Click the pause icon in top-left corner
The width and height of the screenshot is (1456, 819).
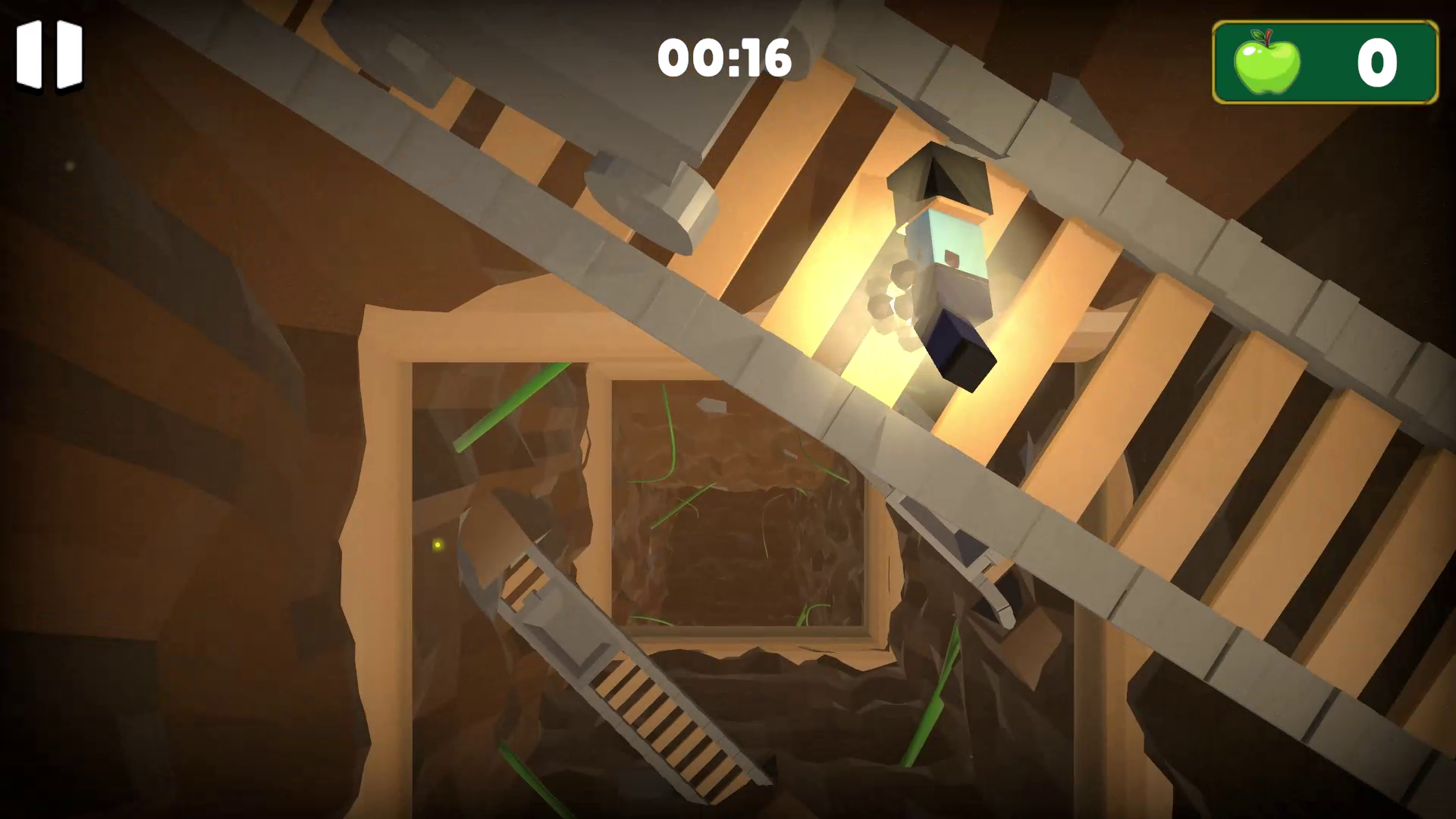pyautogui.click(x=49, y=55)
